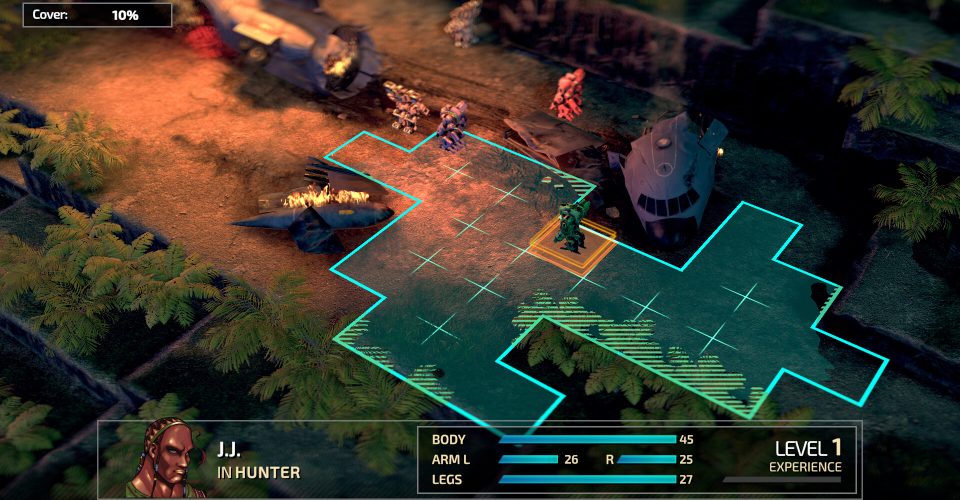Select the mech on the orange selection square
This screenshot has height=500, width=960.
click(572, 227)
